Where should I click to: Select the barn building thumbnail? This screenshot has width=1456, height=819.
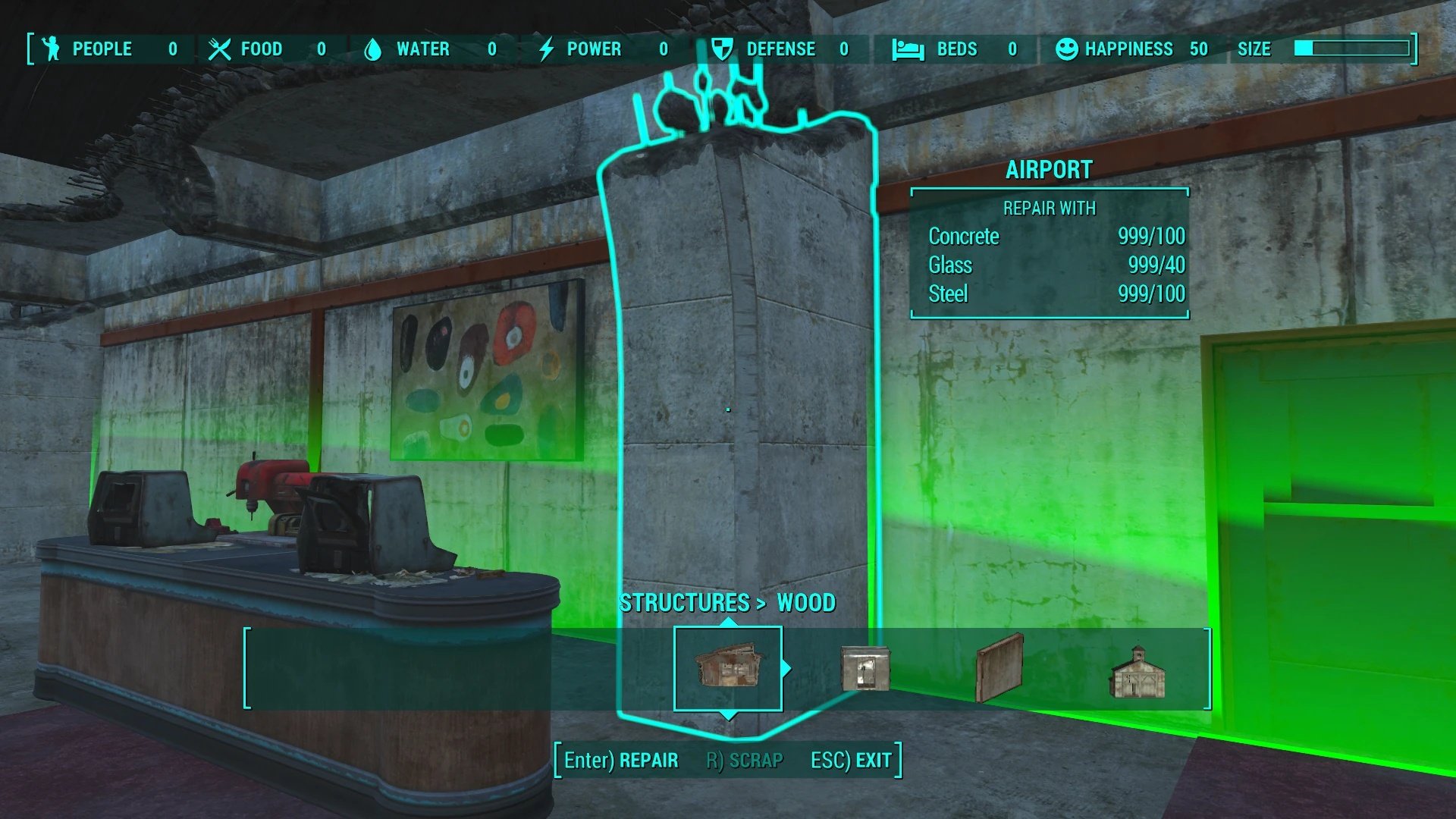(1137, 671)
